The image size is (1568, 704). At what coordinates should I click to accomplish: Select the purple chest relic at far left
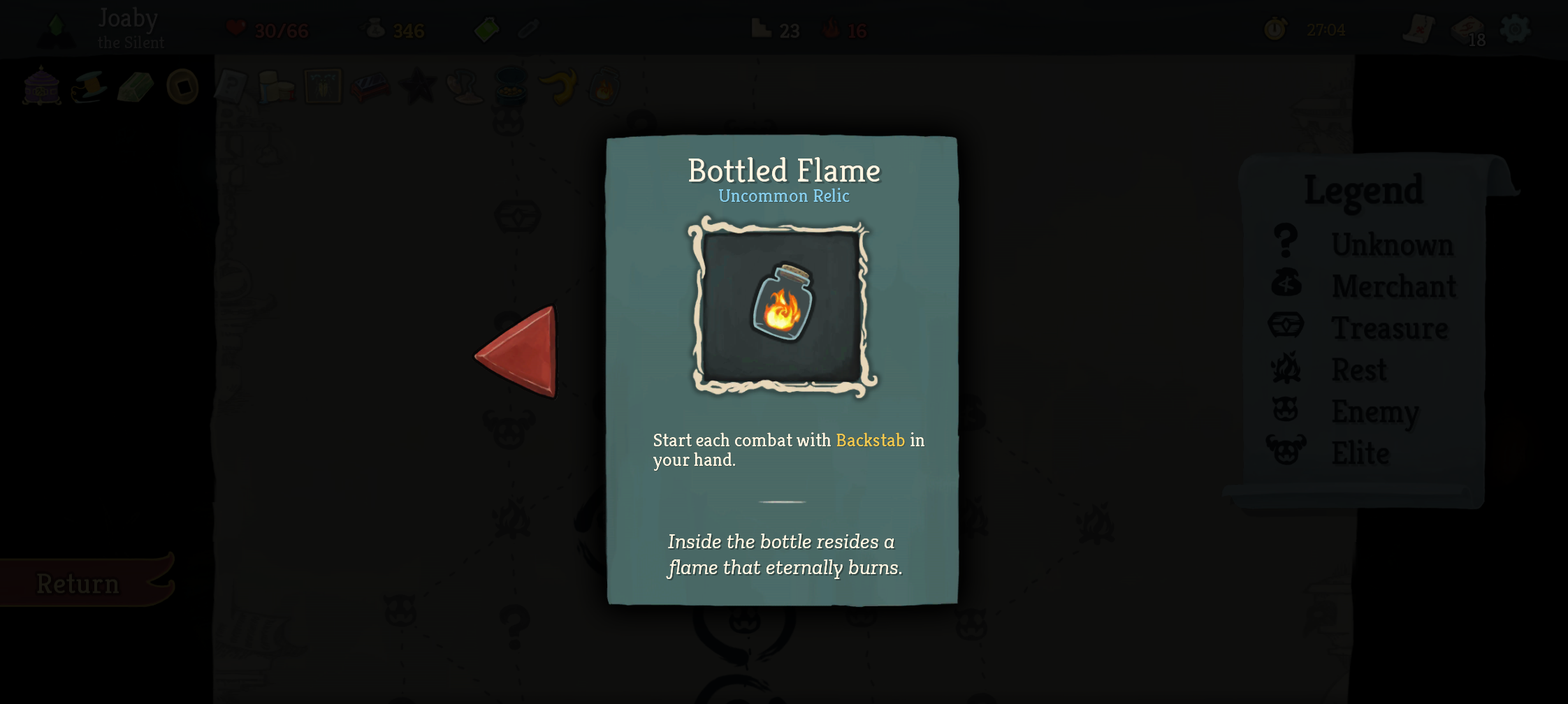coord(41,87)
